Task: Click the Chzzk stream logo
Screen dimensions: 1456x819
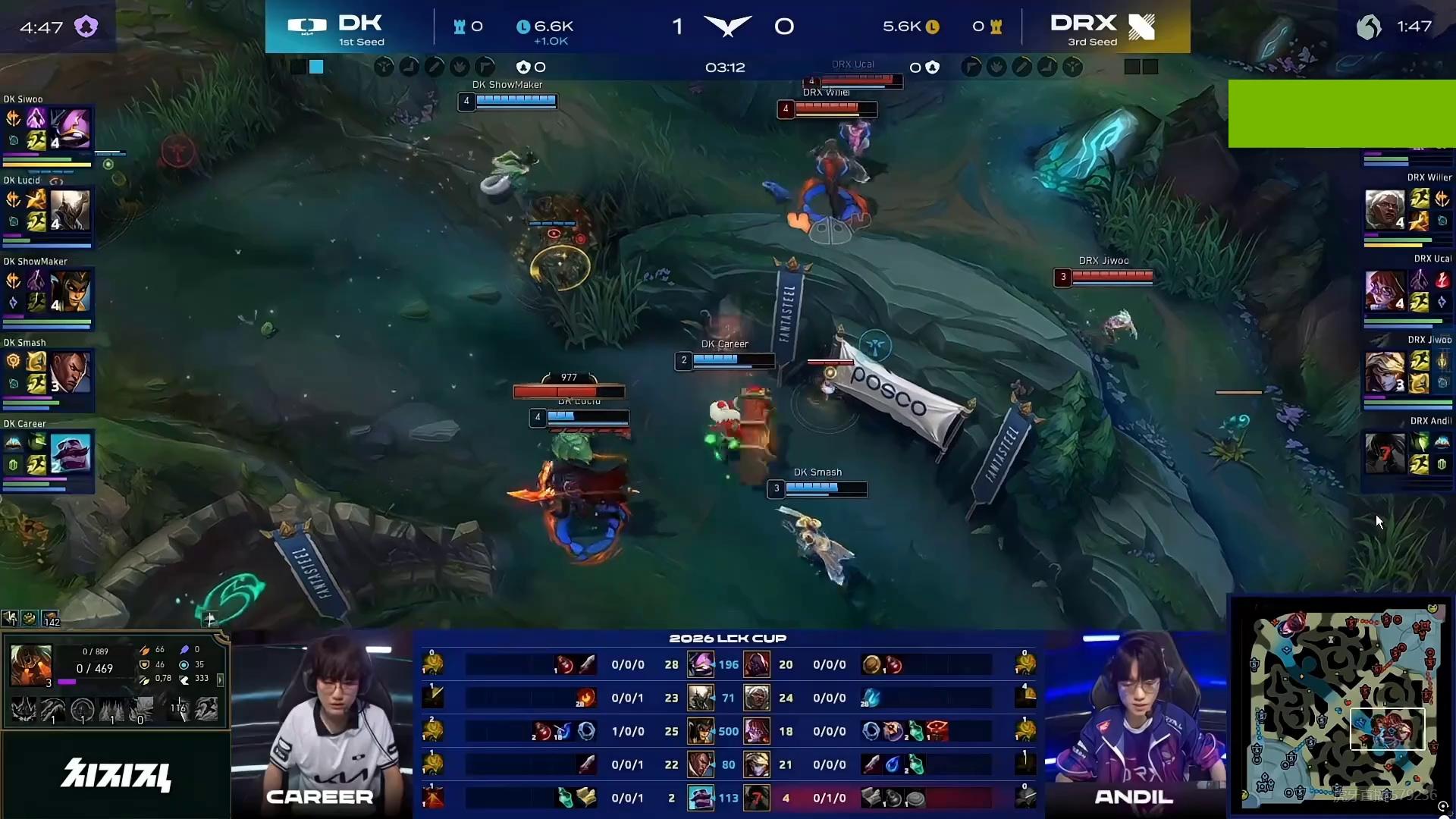Action: click(116, 775)
